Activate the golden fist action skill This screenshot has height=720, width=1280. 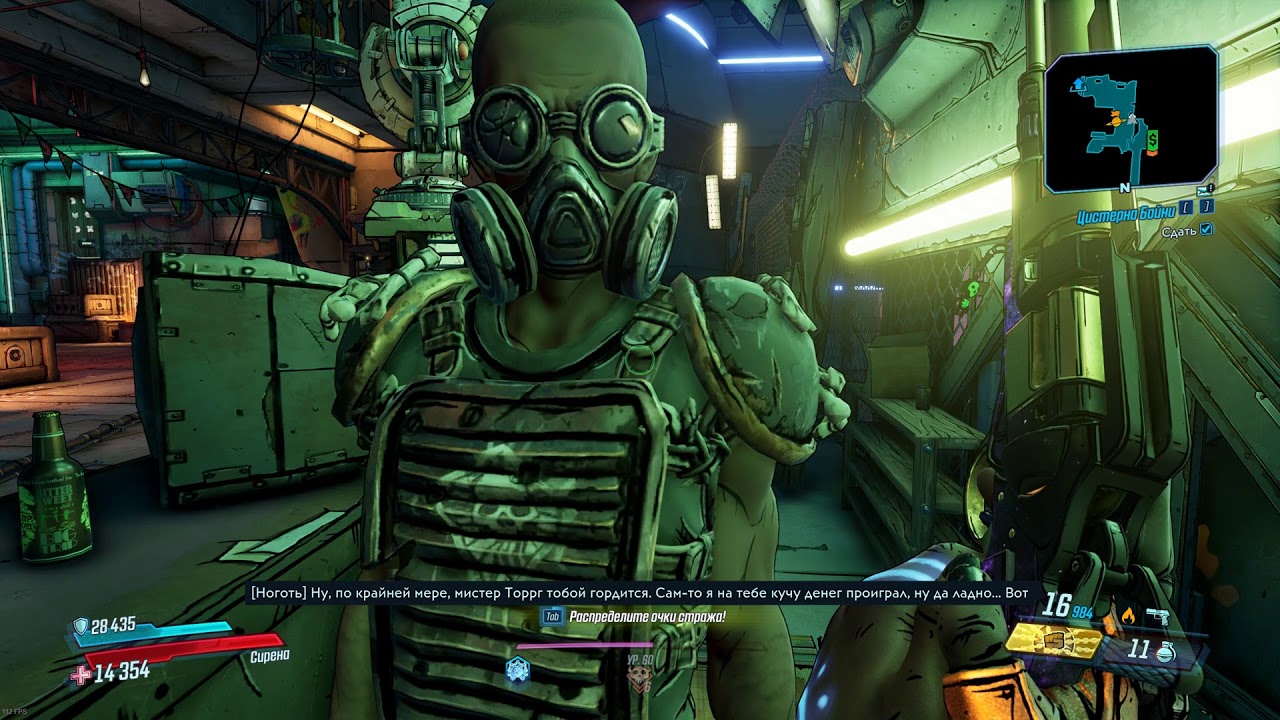tap(1052, 639)
